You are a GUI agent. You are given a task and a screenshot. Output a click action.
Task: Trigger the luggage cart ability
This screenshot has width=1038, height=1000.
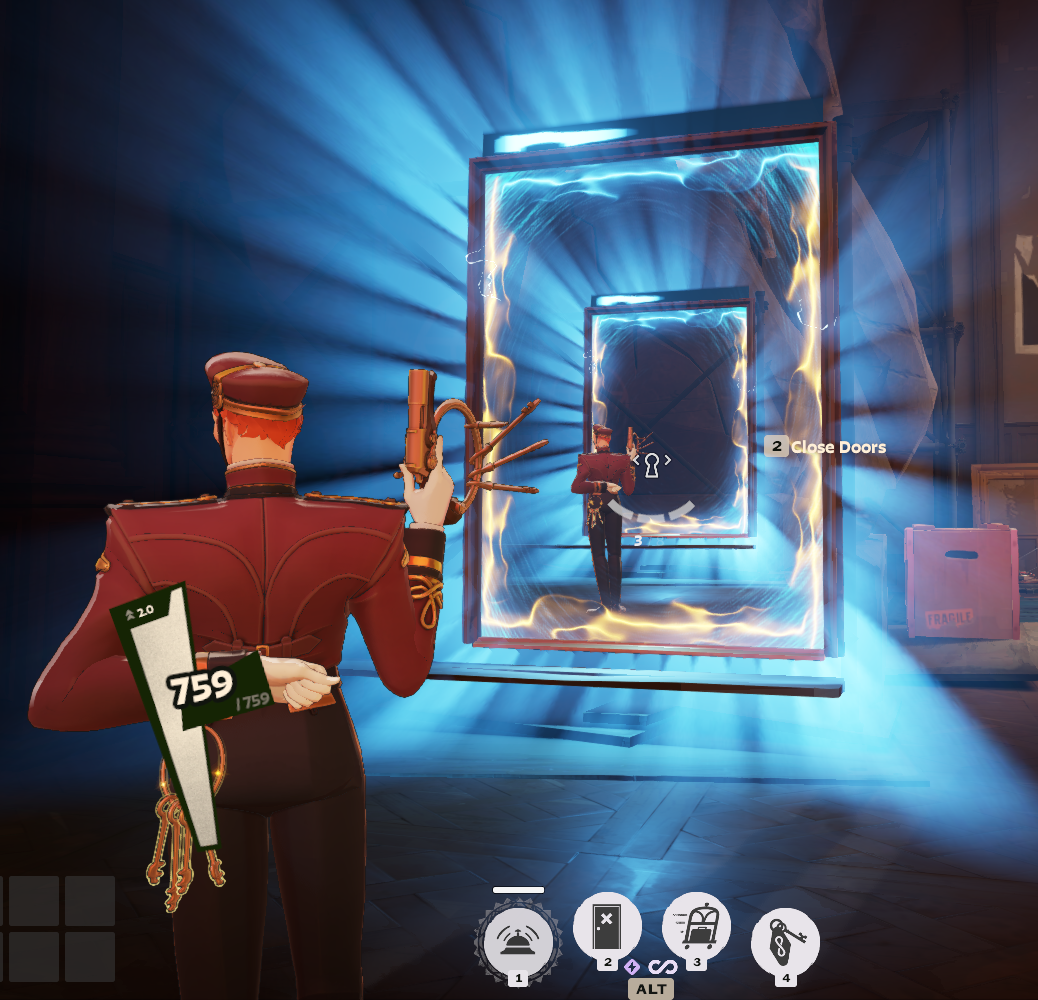point(696,927)
